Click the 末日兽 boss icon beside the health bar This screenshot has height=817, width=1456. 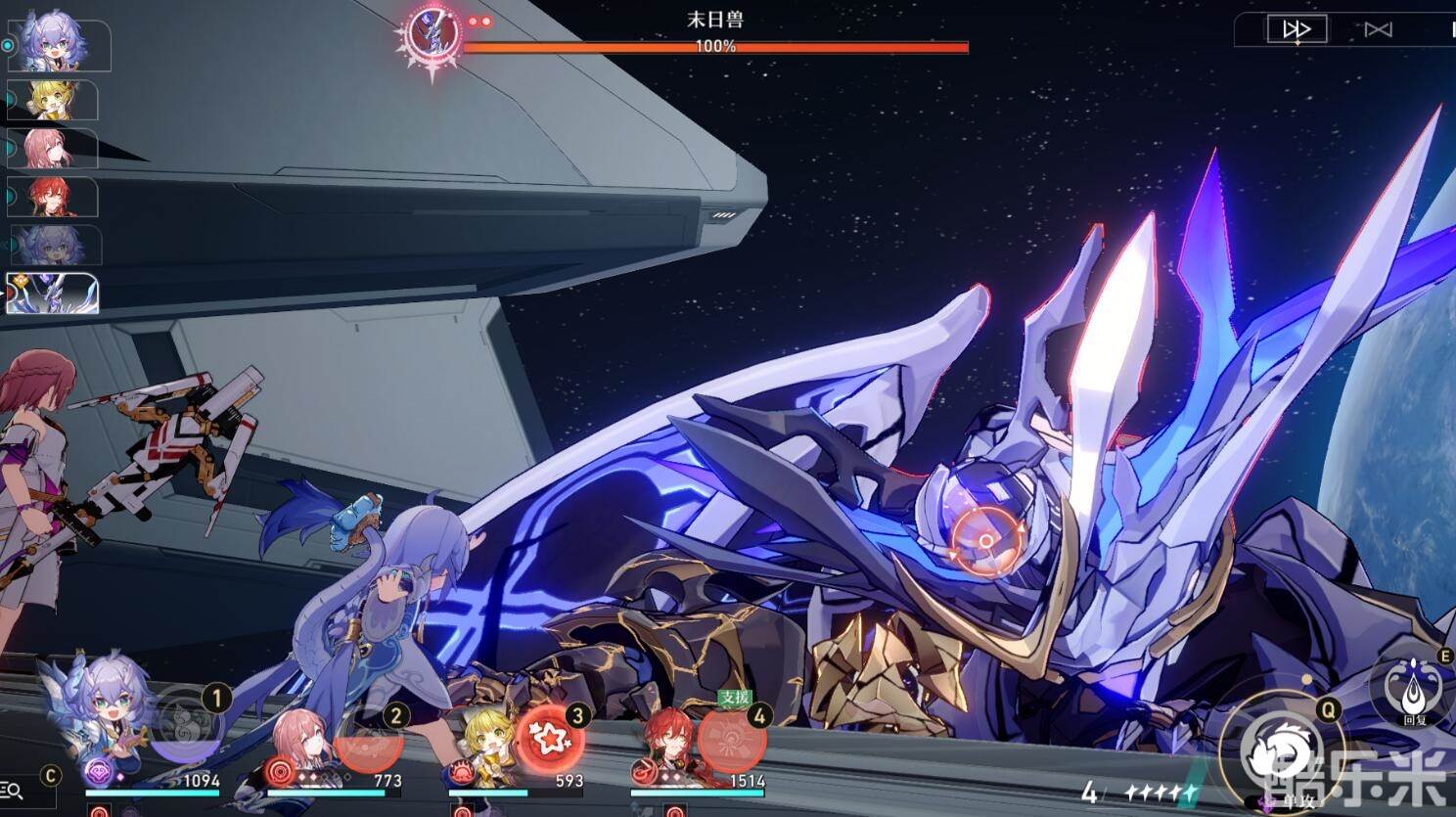click(432, 35)
